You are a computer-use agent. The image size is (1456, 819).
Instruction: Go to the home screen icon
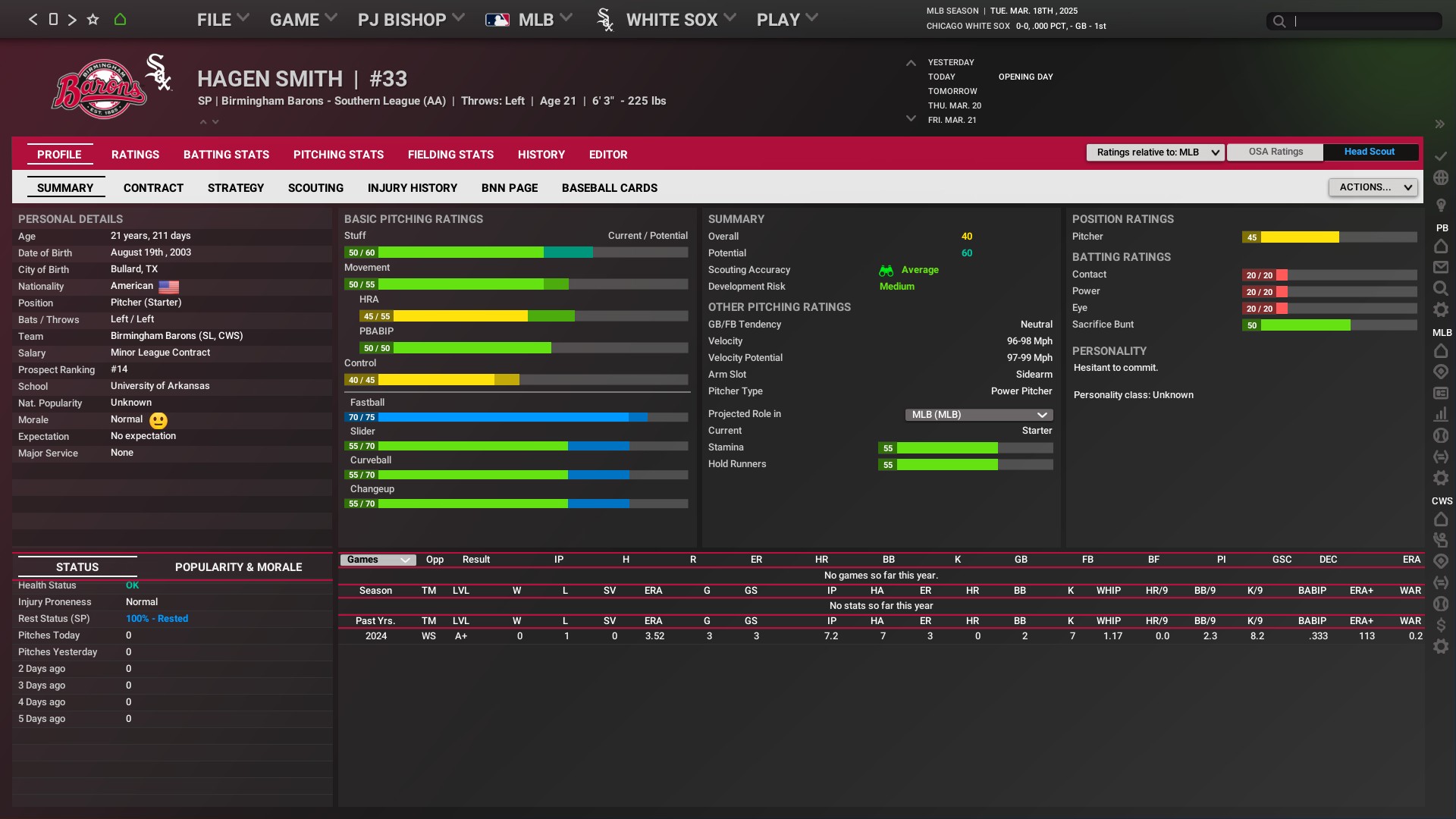click(x=120, y=20)
